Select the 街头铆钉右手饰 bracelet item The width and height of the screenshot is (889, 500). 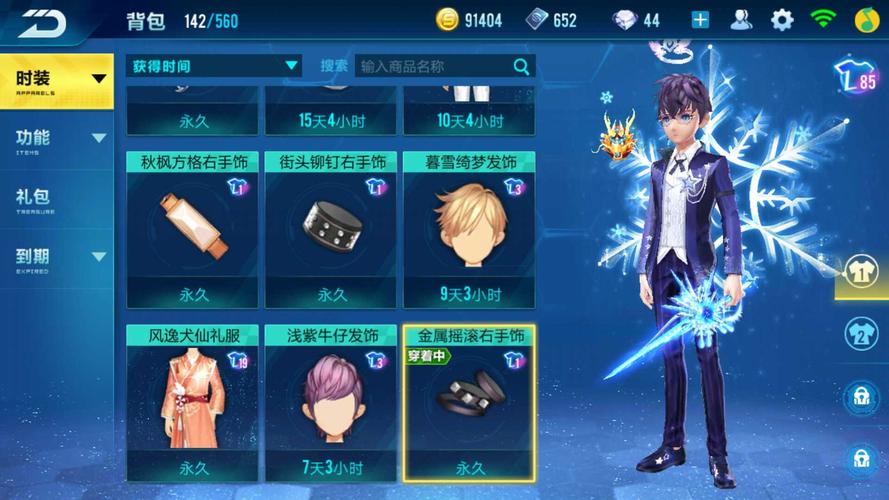[x=330, y=230]
